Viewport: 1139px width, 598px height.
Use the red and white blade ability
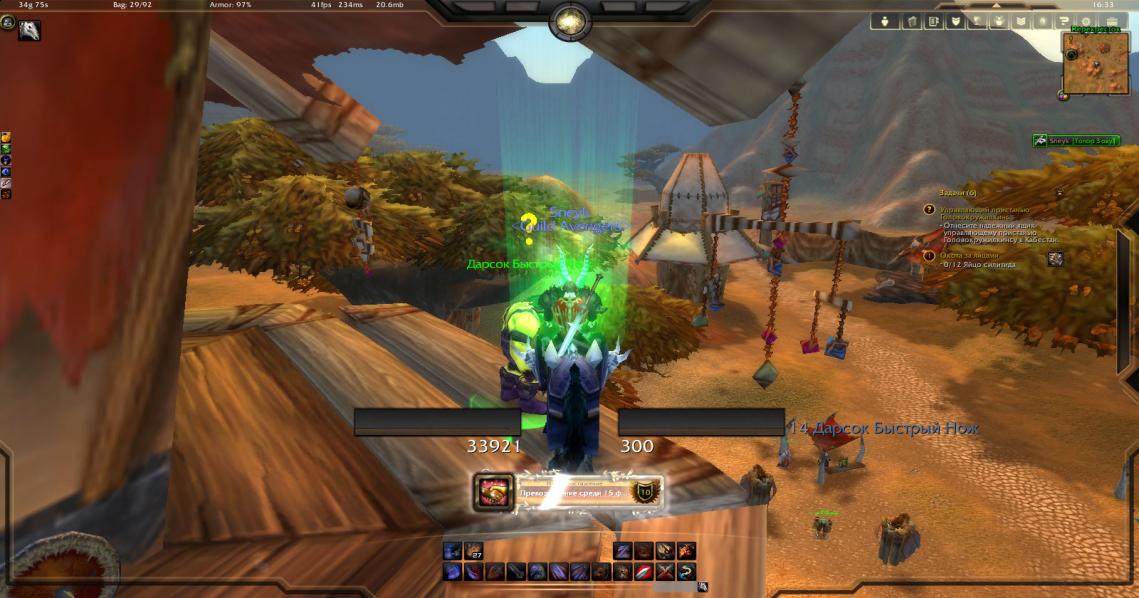[644, 572]
